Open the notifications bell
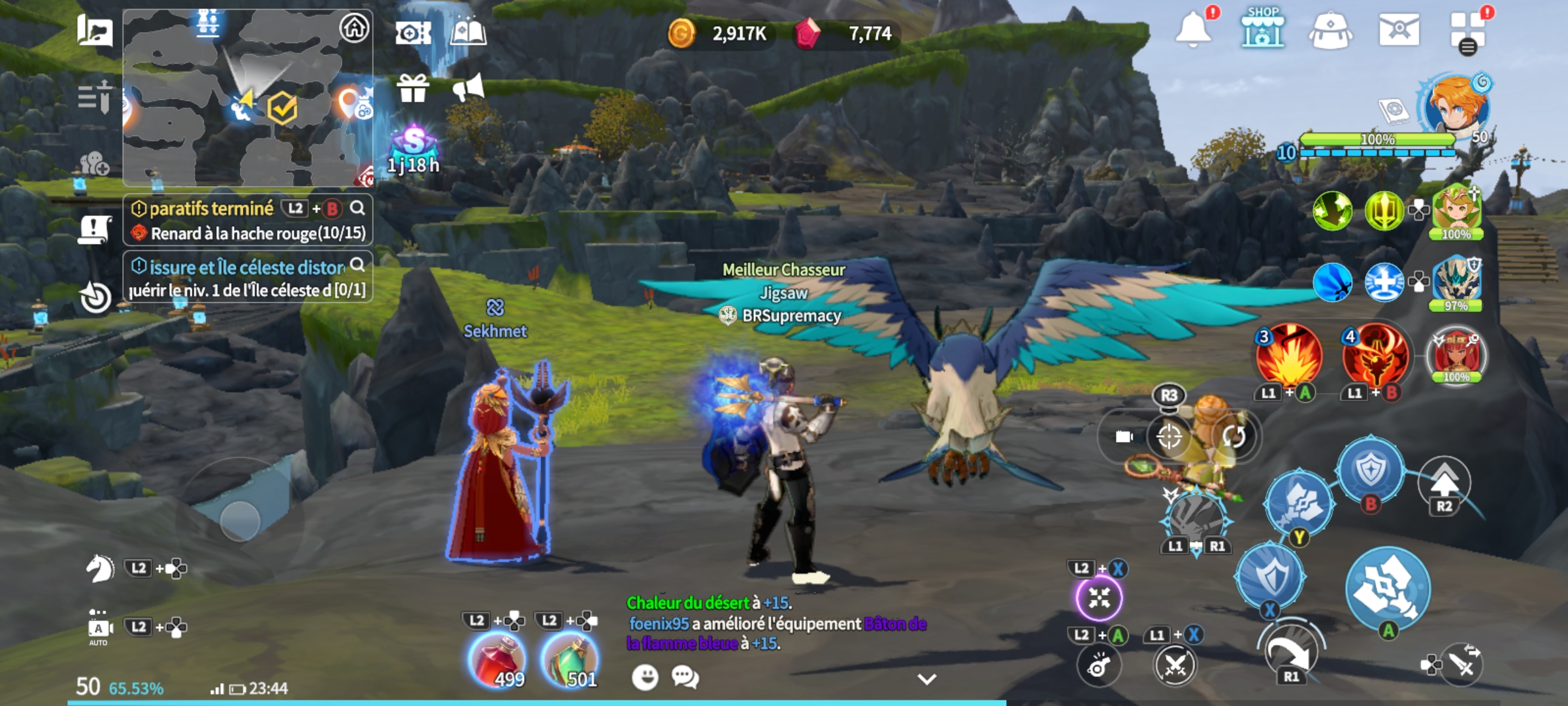Viewport: 1568px width, 706px height. [1193, 30]
